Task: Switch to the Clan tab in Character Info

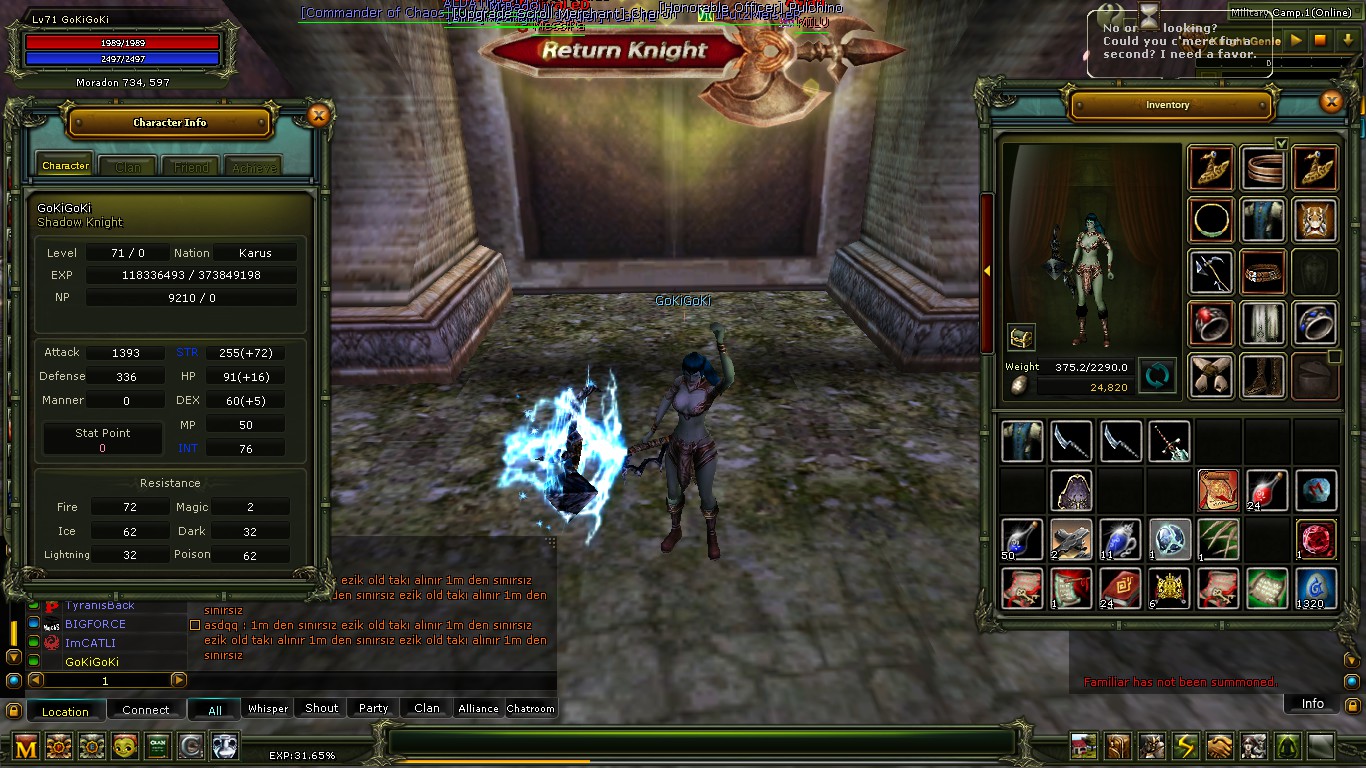Action: (127, 166)
